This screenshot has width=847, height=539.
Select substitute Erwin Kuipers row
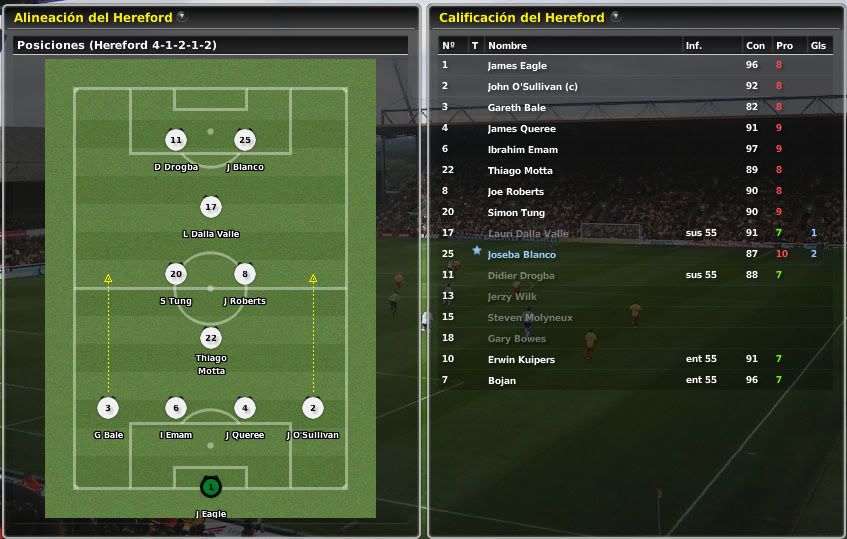520,360
